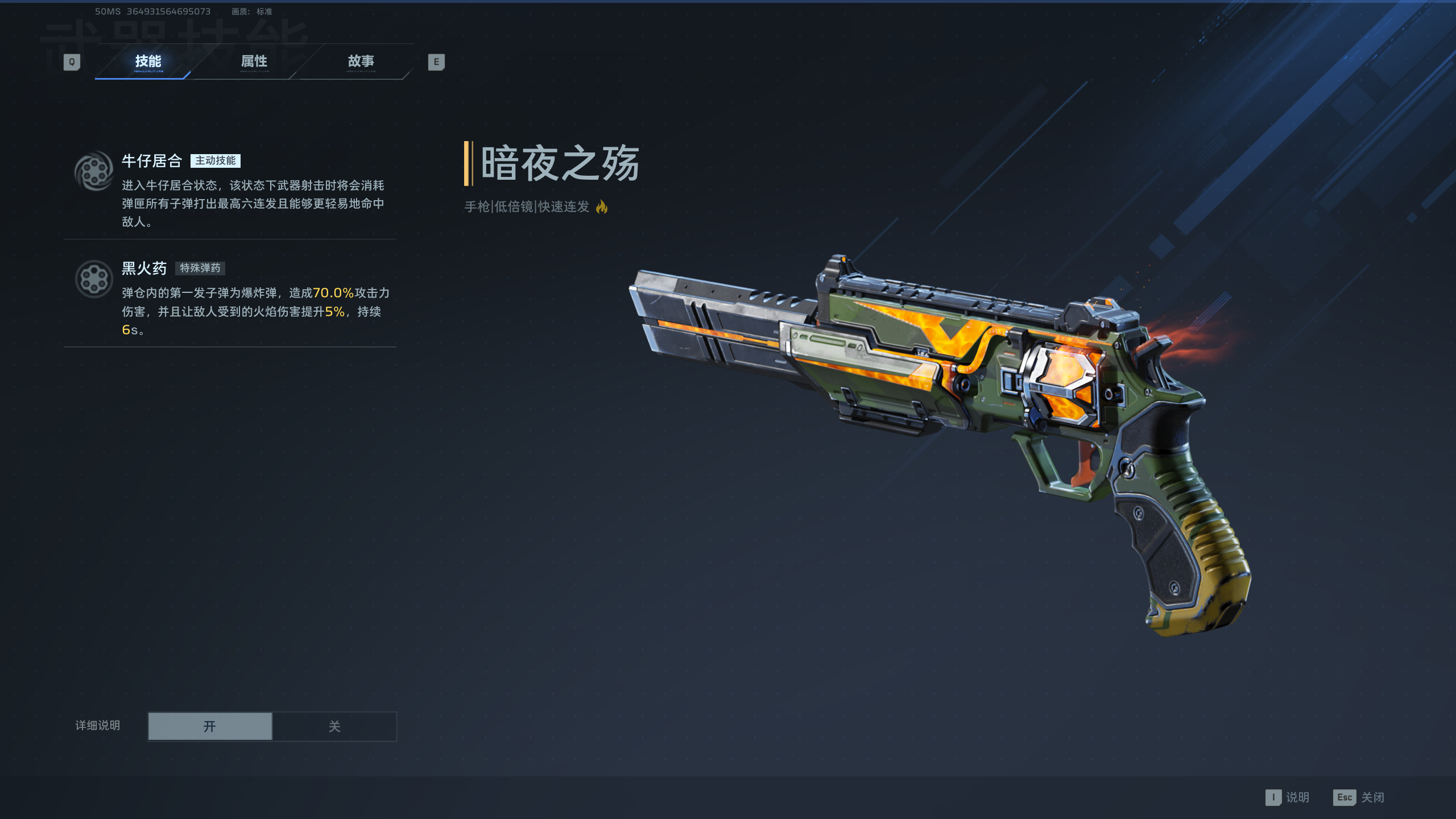Select the 黑火药 special ammo icon
1456x819 pixels.
pos(94,279)
